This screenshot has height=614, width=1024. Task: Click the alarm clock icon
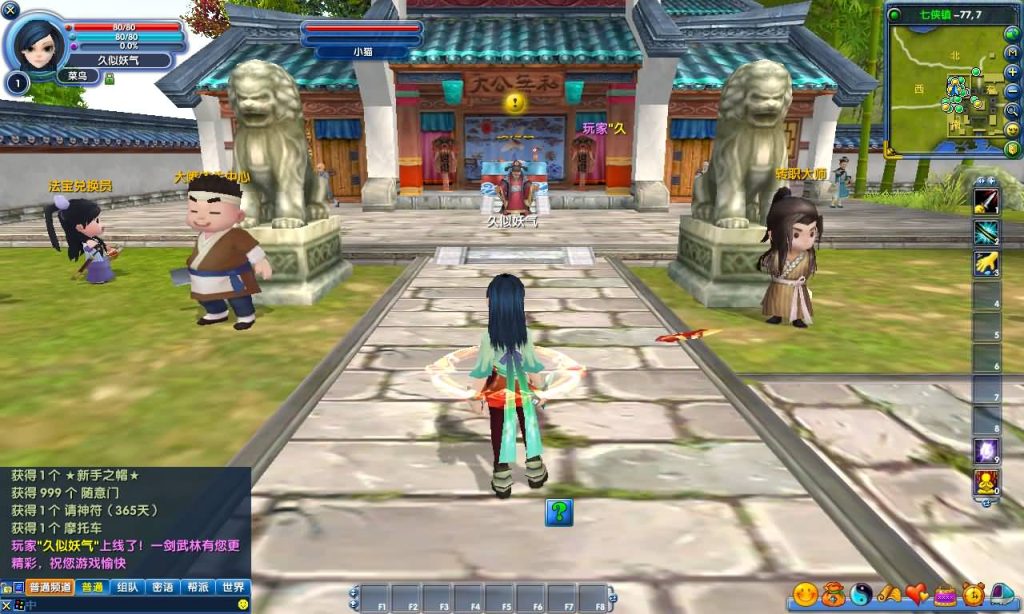click(972, 595)
